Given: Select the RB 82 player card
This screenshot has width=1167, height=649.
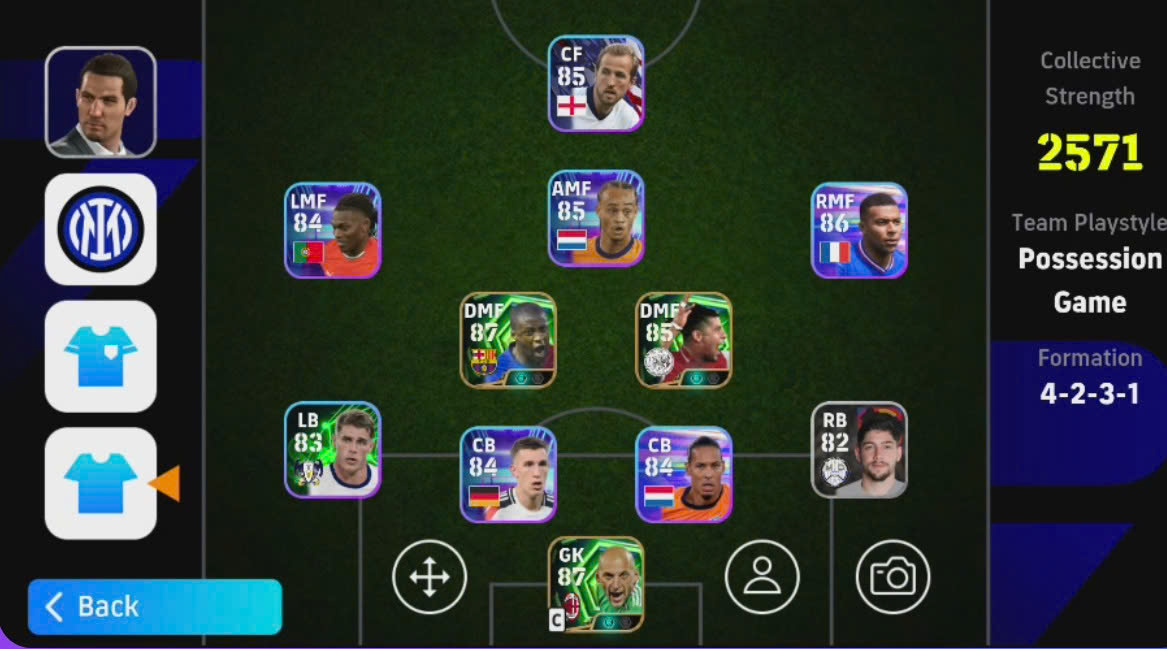Looking at the screenshot, I should pos(859,450).
